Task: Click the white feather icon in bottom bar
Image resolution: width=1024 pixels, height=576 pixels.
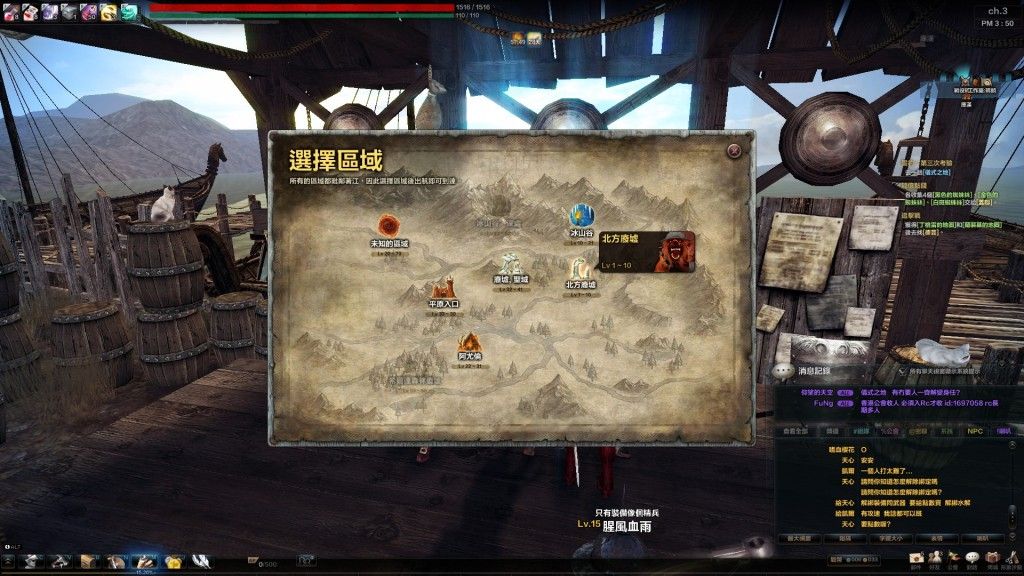Action: (201, 561)
